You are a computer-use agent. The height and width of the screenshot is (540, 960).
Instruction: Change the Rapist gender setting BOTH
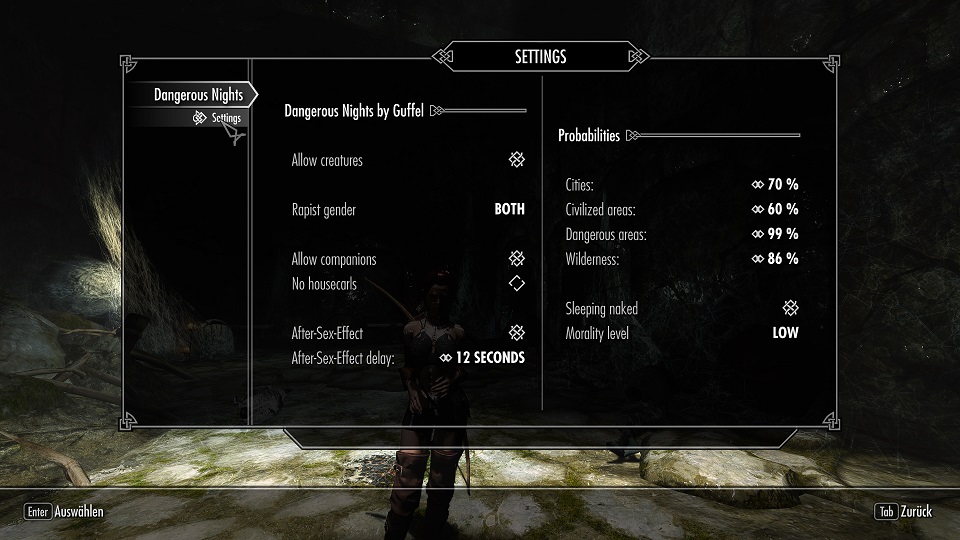(509, 210)
